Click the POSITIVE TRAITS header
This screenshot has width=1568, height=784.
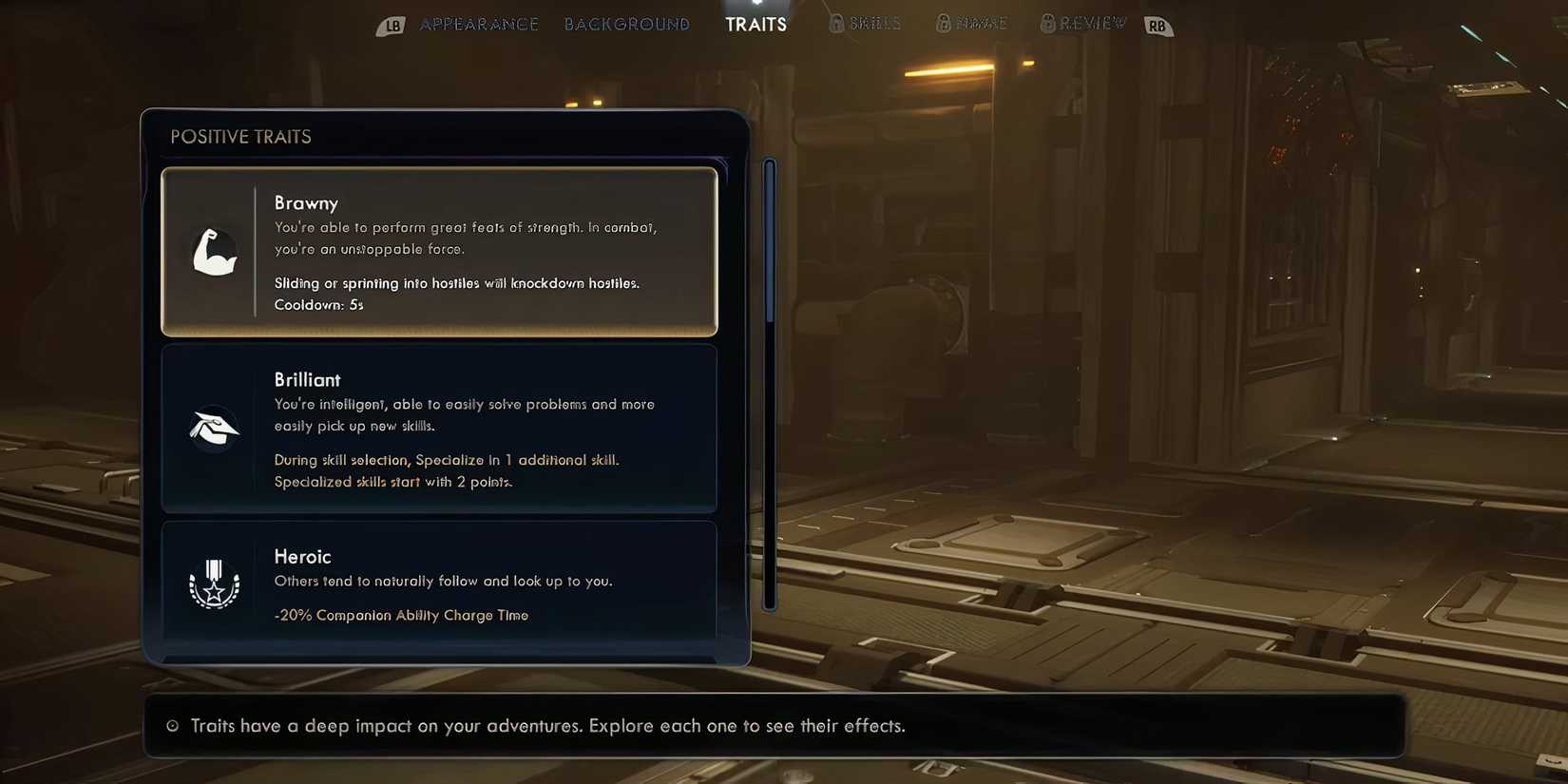[240, 136]
